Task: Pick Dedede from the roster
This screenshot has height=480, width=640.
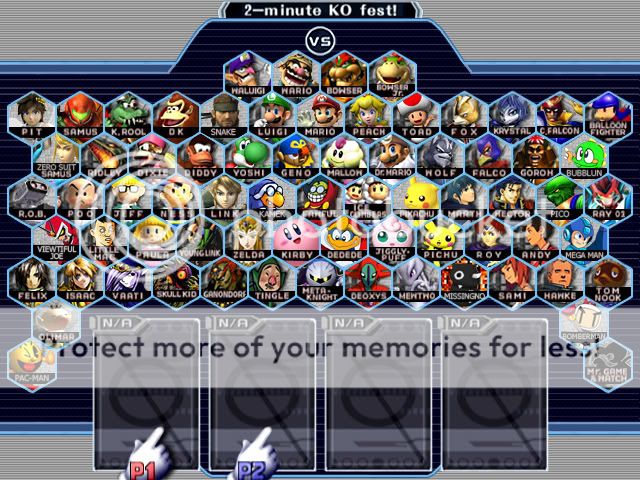Action: click(x=344, y=236)
